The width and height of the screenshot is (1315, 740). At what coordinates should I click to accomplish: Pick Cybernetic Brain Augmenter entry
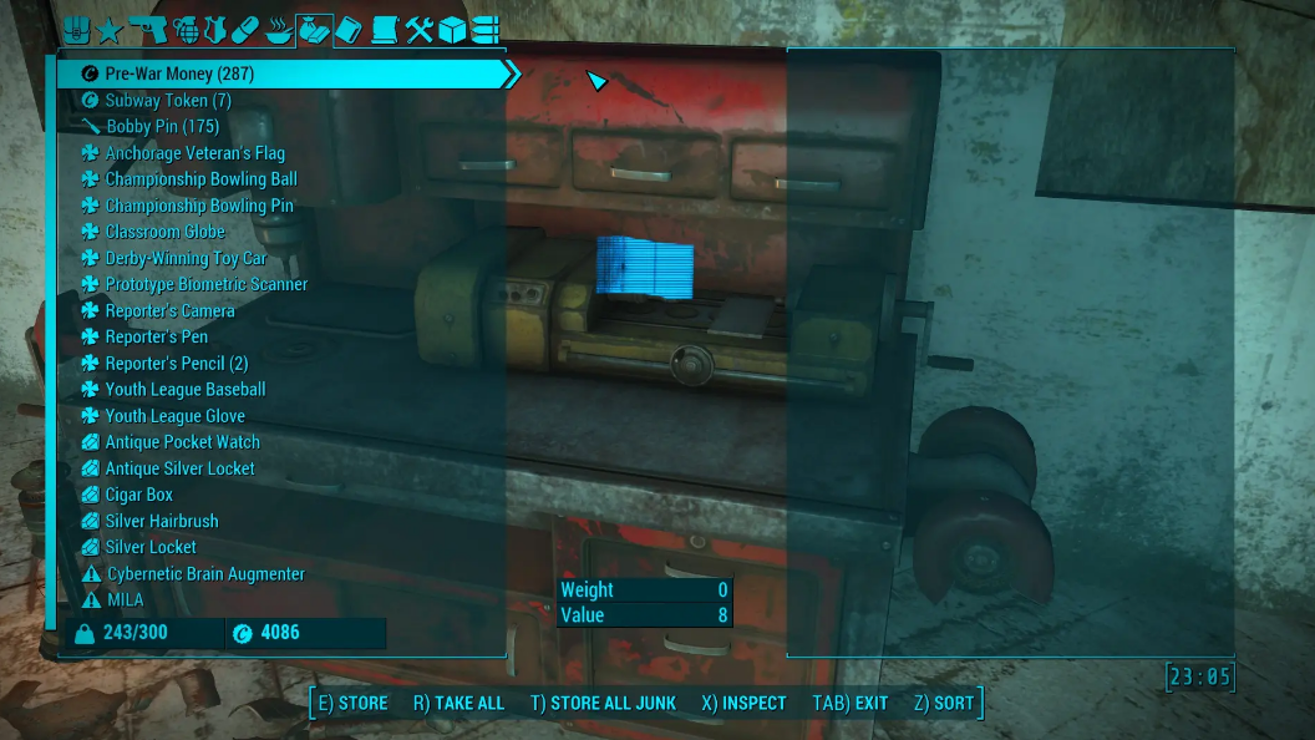click(205, 574)
